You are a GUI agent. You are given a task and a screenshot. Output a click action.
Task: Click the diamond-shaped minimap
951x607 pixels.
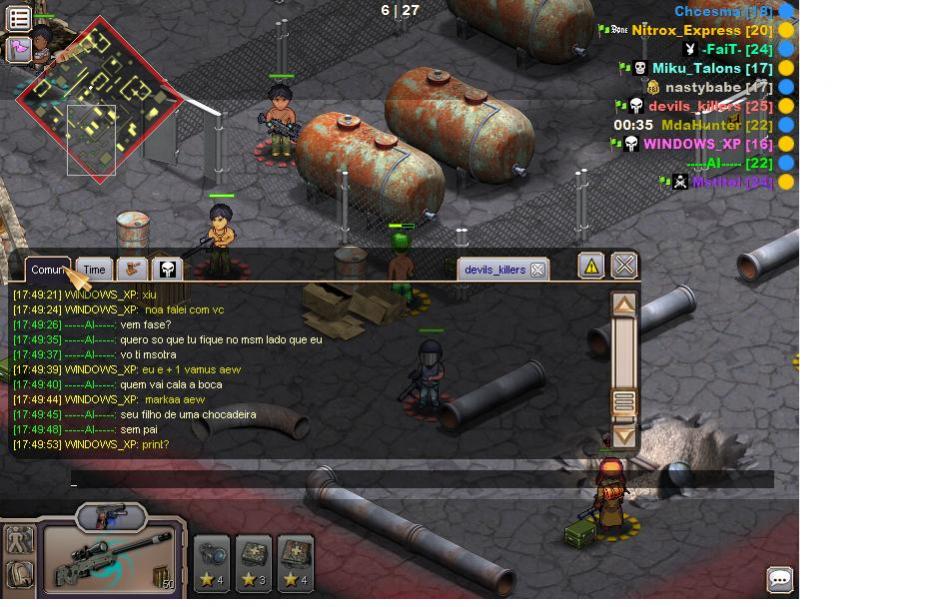[x=98, y=99]
